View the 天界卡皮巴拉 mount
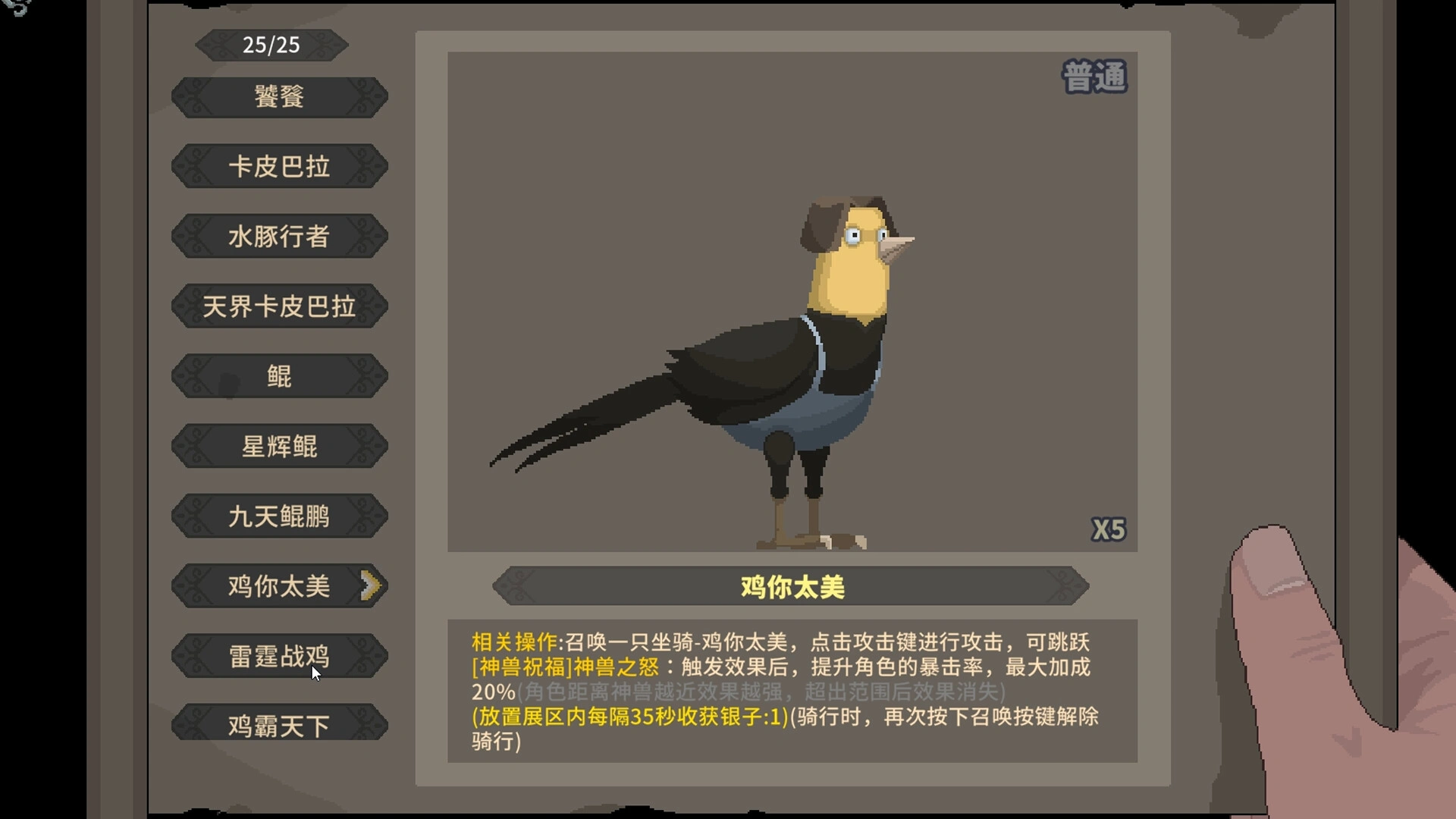Screen dimensions: 1456x819 tap(278, 306)
